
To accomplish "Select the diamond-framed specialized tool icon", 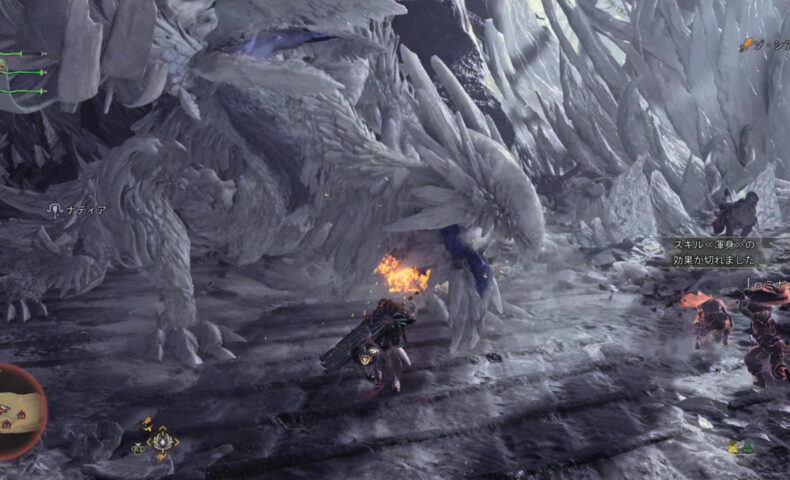I will (x=162, y=440).
